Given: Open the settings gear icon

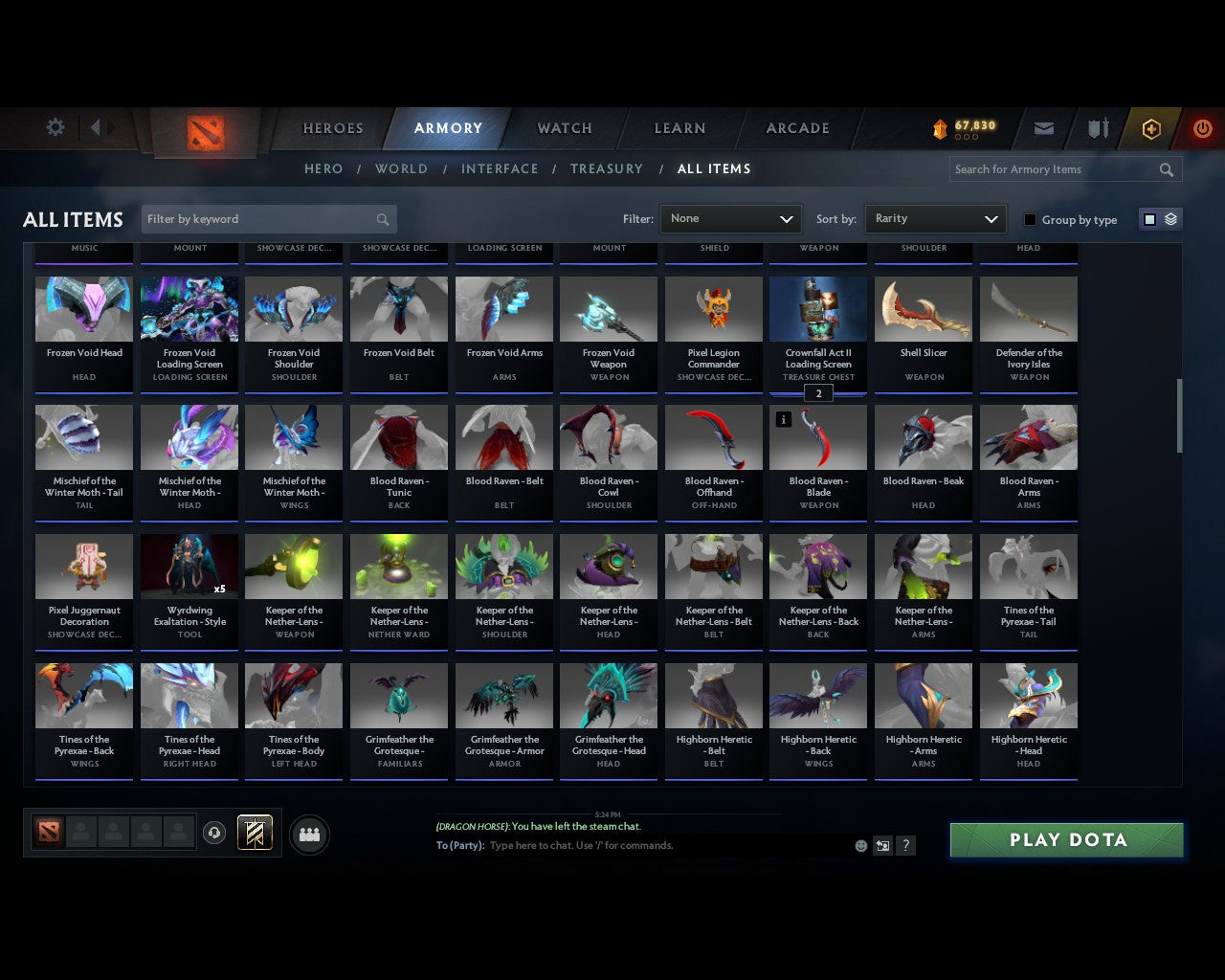Looking at the screenshot, I should [55, 126].
